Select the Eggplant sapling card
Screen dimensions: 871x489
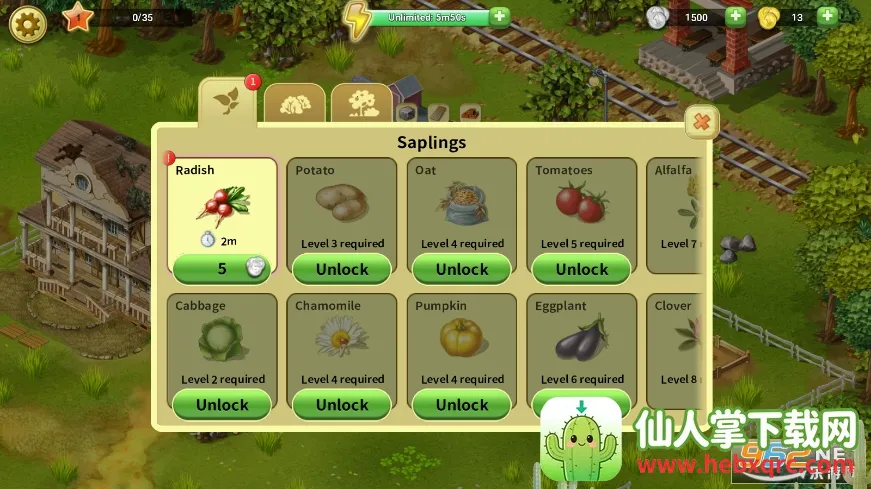[x=581, y=340]
